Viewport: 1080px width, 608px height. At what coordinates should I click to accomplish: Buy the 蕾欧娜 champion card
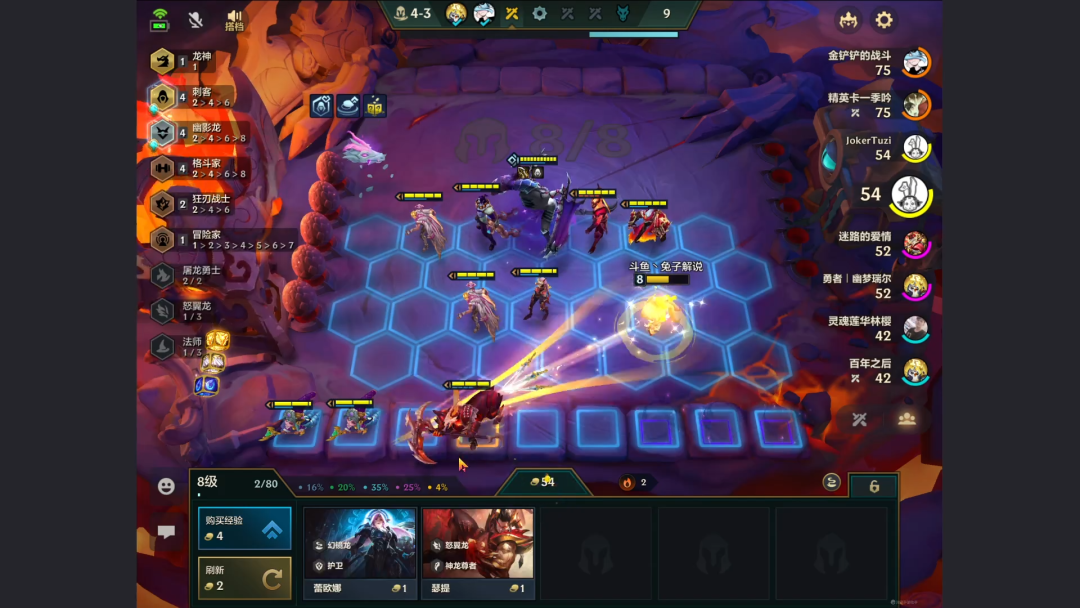360,552
